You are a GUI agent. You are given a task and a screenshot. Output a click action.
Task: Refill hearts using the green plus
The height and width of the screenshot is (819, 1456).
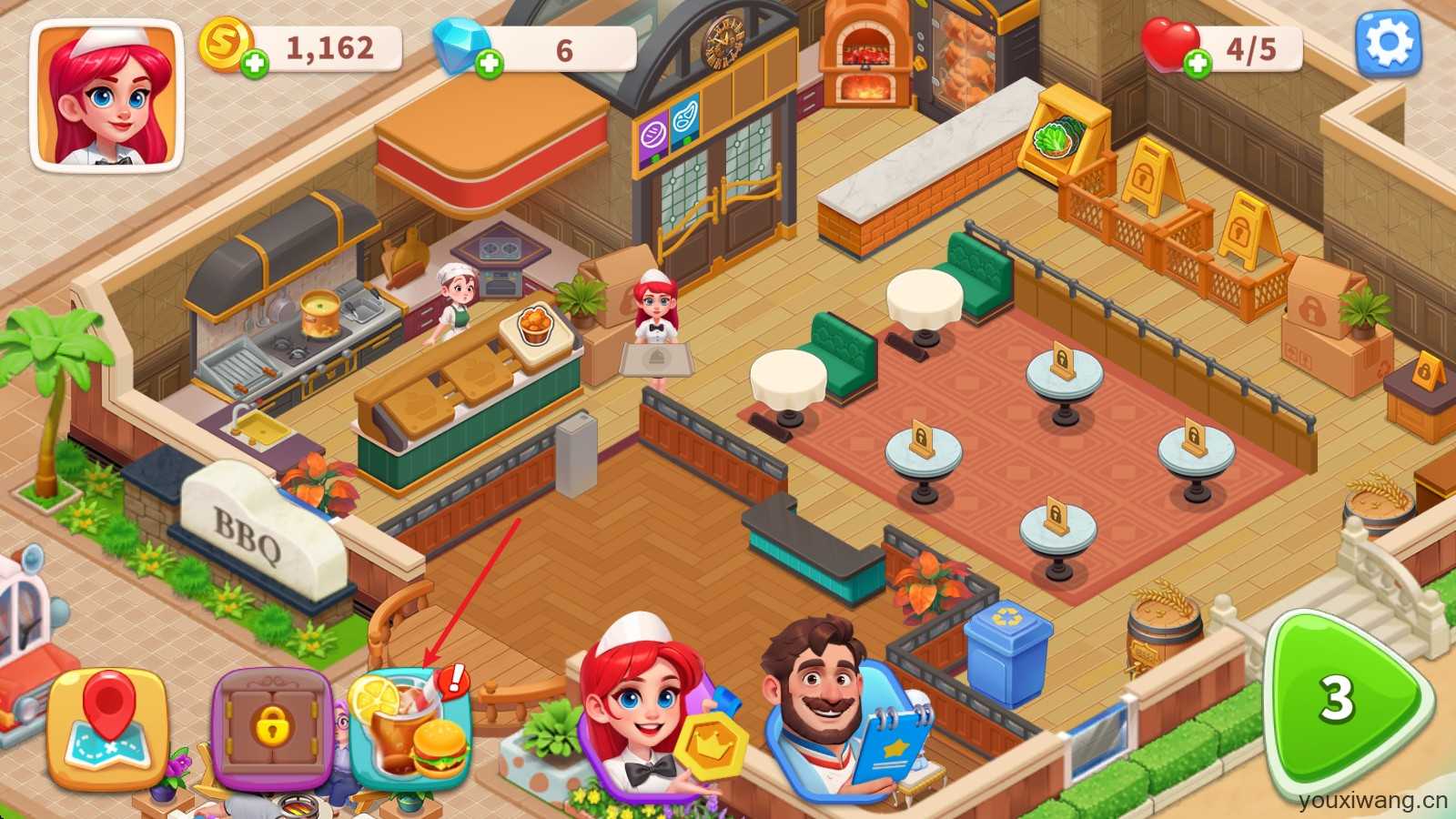1198,63
